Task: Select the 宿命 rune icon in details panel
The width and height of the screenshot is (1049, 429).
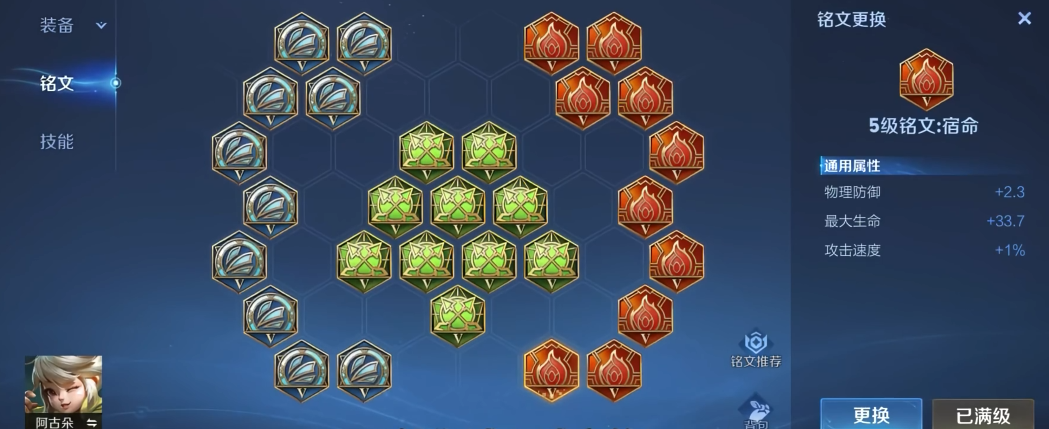Action: coord(926,80)
